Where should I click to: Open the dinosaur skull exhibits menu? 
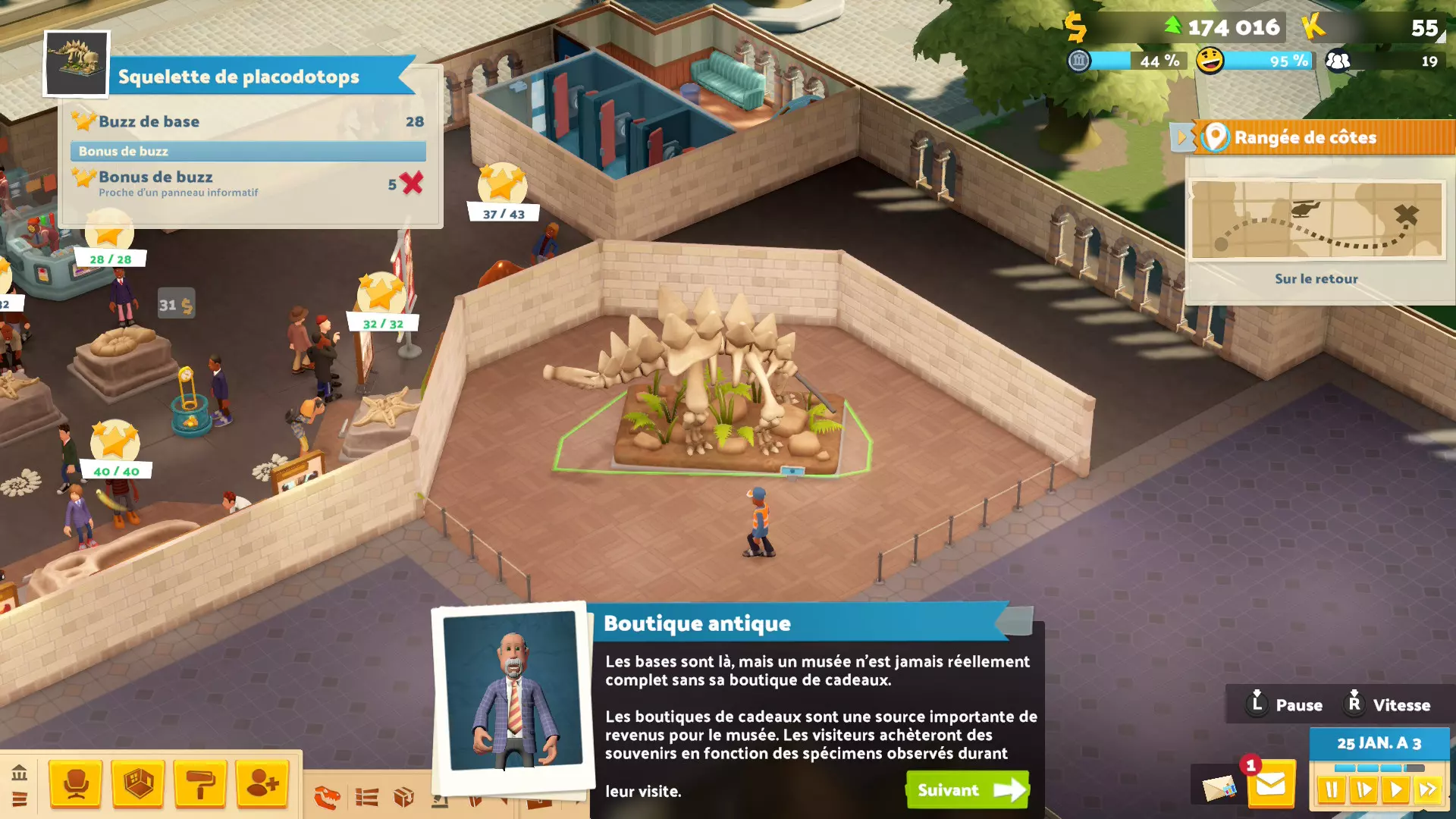pyautogui.click(x=328, y=797)
